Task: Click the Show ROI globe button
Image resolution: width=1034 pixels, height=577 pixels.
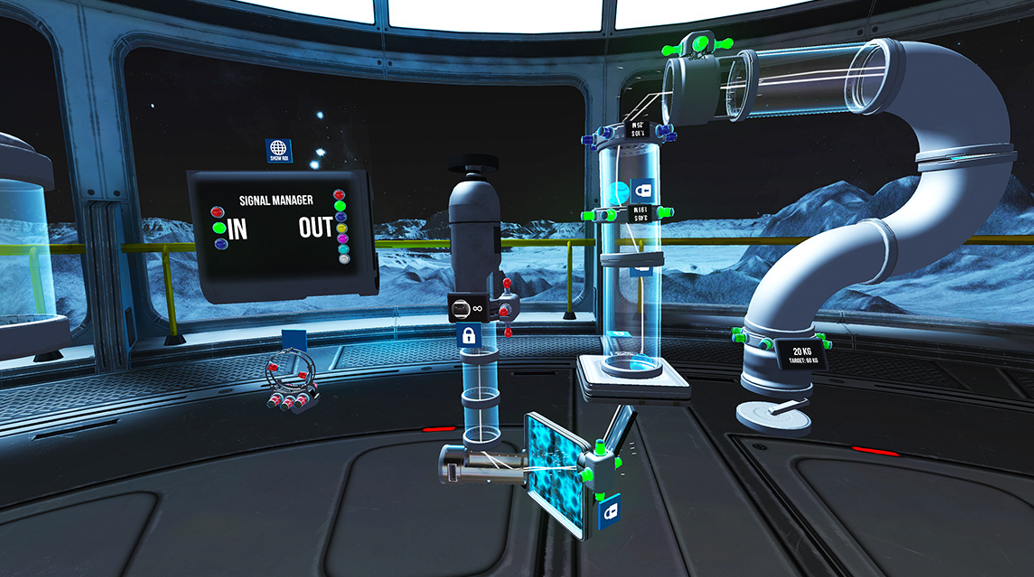Action: 278,151
